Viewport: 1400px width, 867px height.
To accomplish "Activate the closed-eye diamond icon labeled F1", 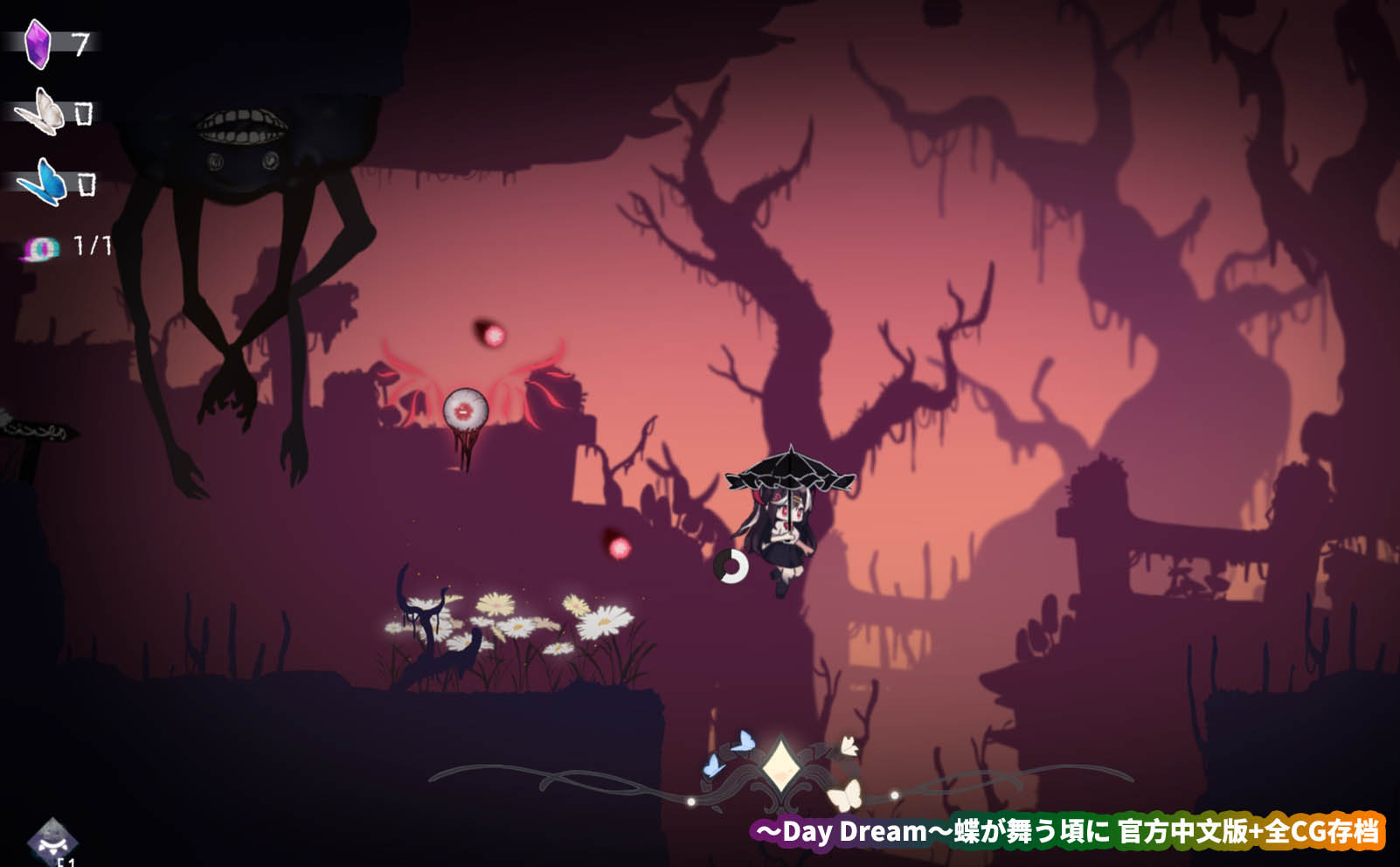I will point(52,841).
